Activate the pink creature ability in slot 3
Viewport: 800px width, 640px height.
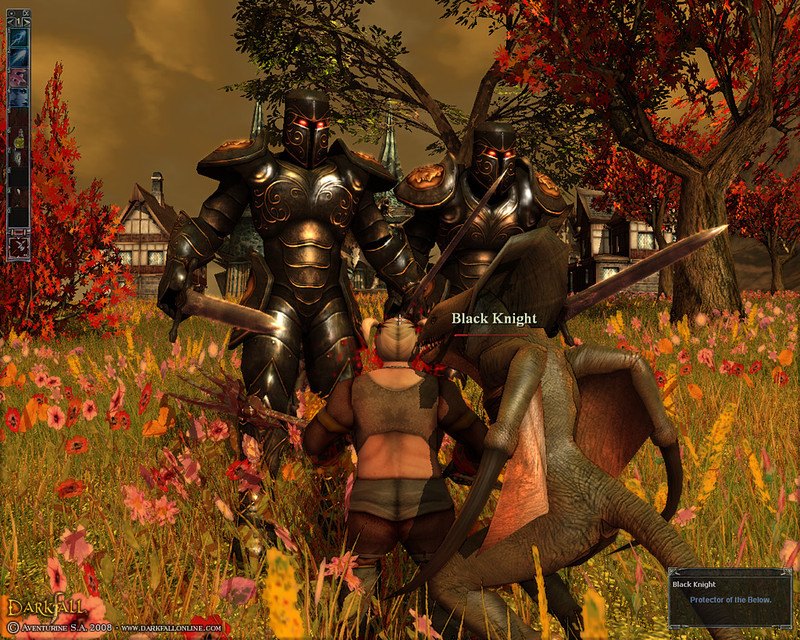pos(18,77)
